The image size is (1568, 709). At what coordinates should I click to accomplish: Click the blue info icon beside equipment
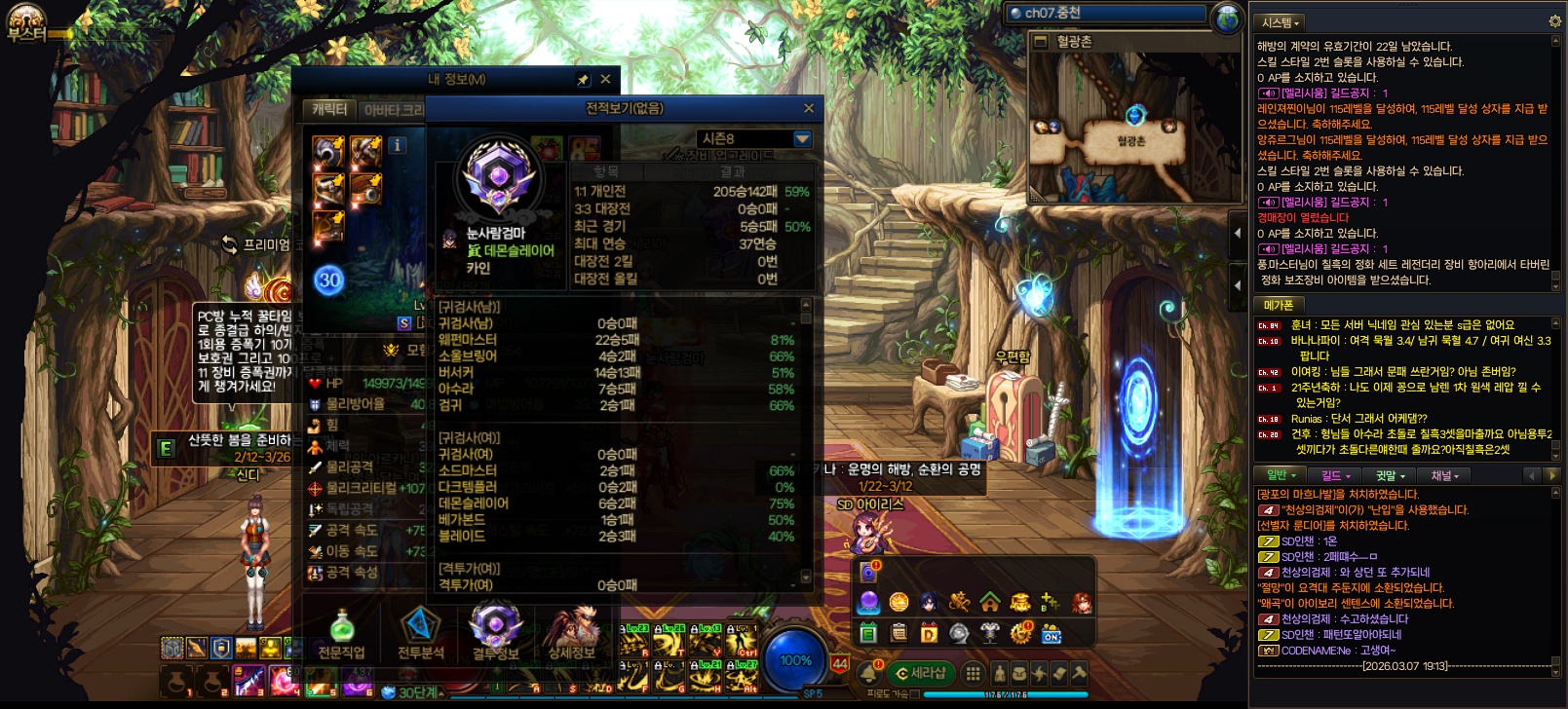click(x=397, y=145)
